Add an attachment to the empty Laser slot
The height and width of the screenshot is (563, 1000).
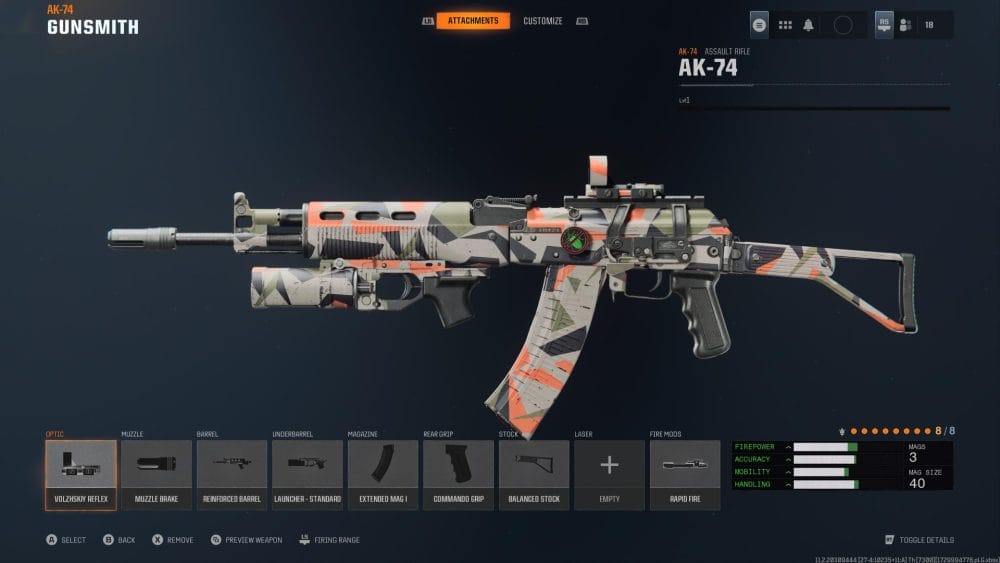click(609, 475)
